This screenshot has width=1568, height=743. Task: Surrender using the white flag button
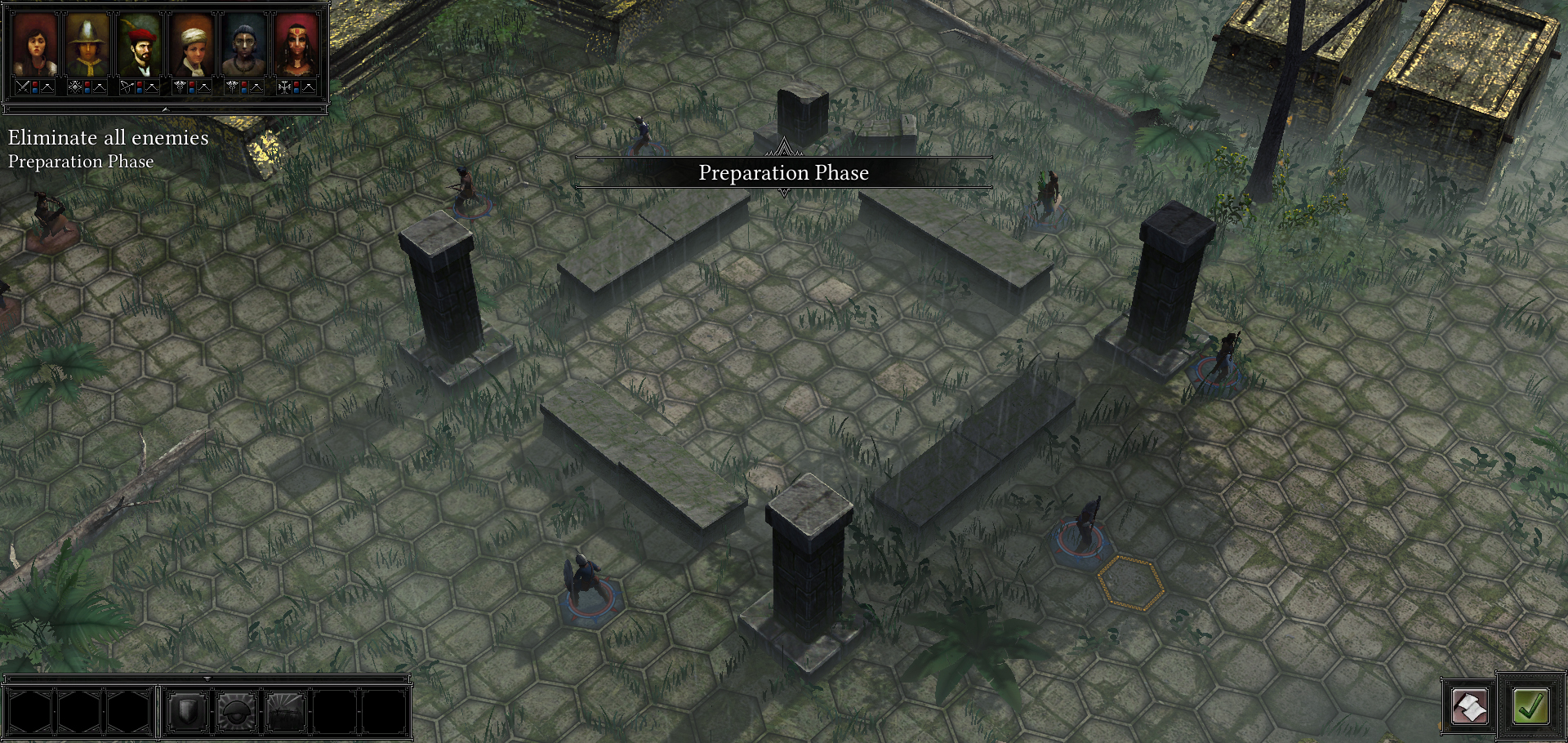tap(1469, 706)
